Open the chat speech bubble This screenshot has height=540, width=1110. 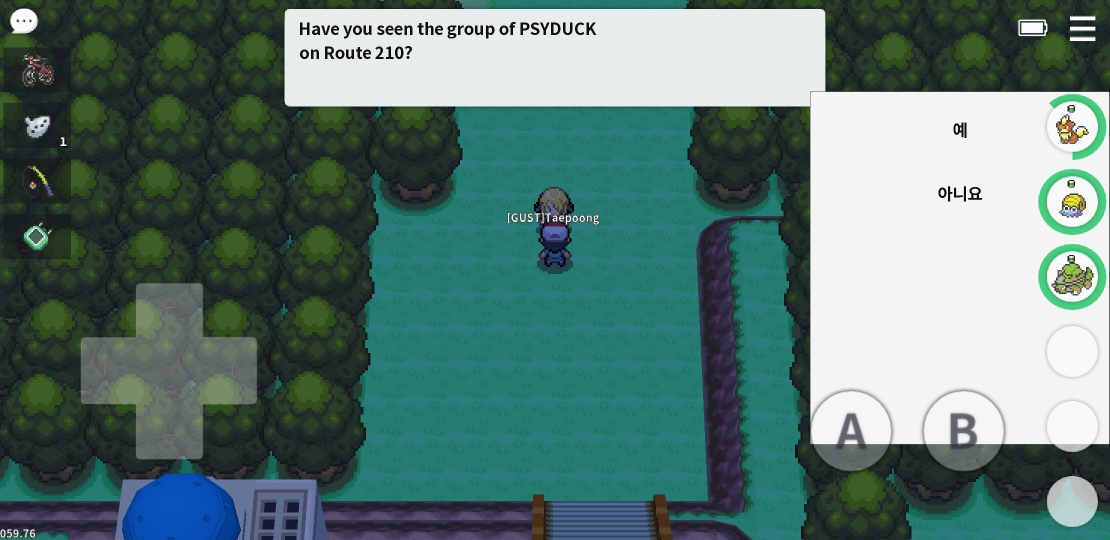[23, 21]
